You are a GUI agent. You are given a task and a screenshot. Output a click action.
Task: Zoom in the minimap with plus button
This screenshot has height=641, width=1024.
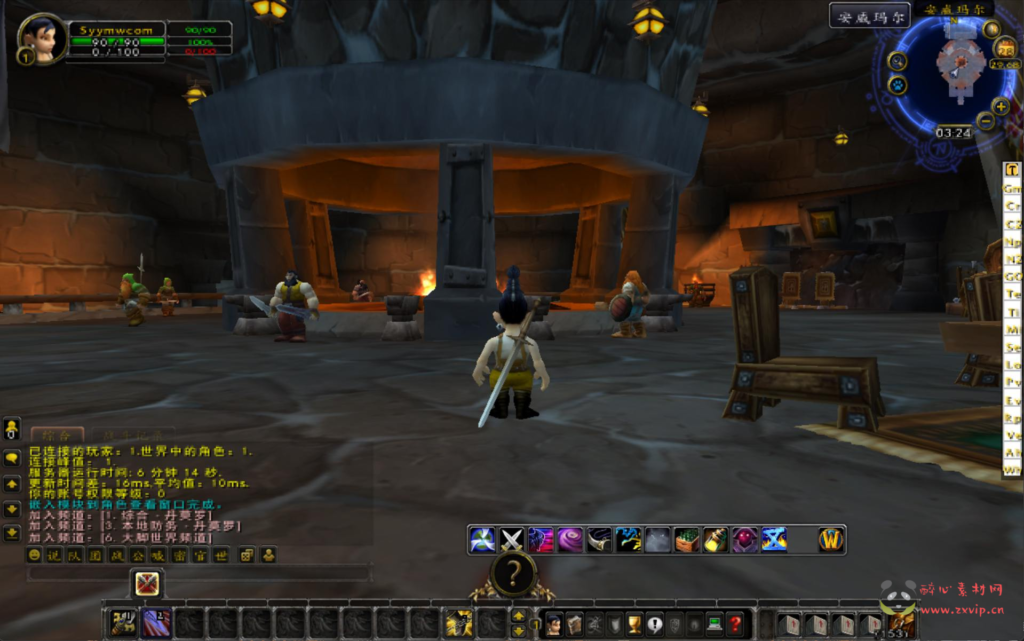1000,106
